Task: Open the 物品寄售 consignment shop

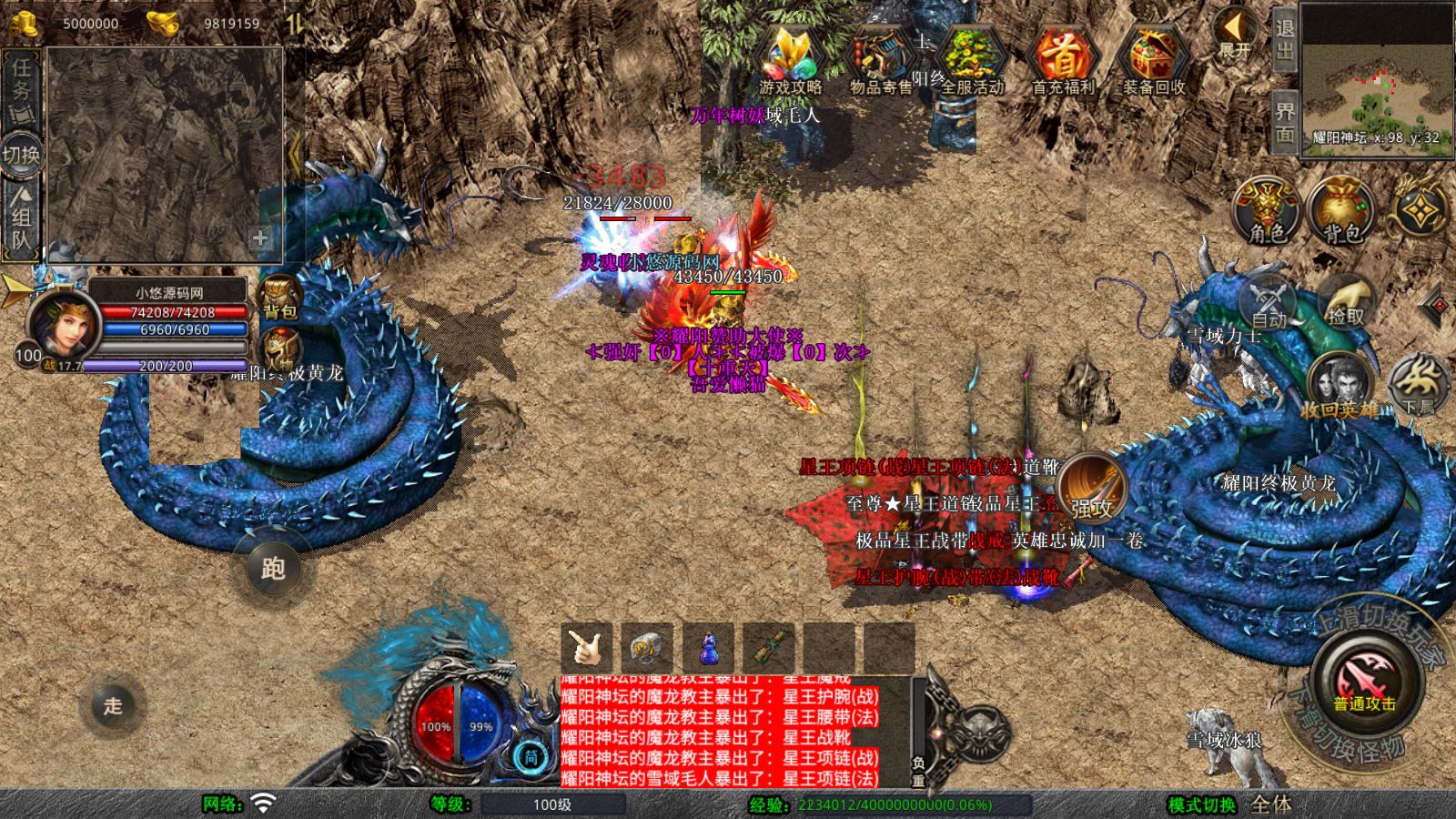Action: click(x=881, y=59)
